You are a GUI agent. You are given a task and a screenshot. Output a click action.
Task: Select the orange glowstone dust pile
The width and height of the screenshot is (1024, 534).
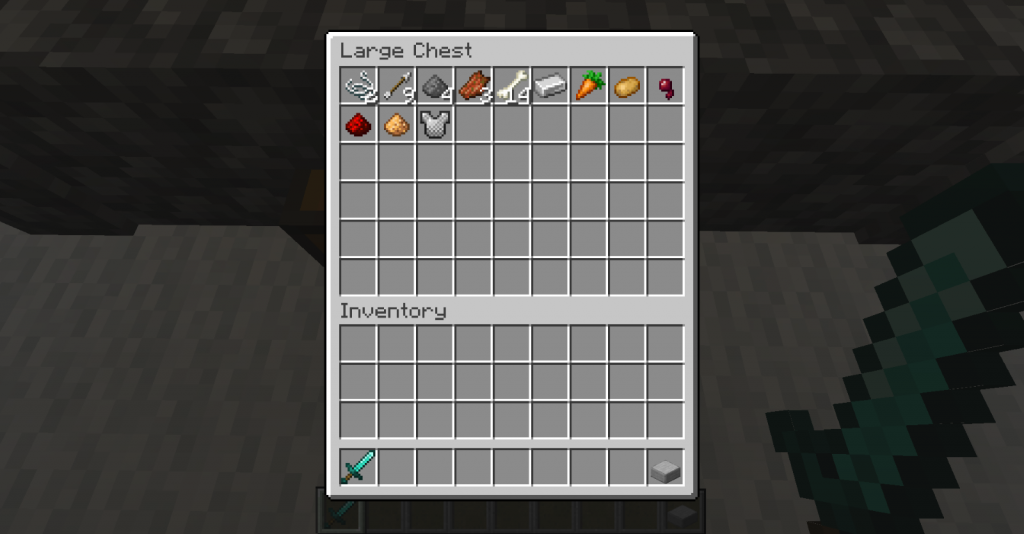[x=397, y=124]
